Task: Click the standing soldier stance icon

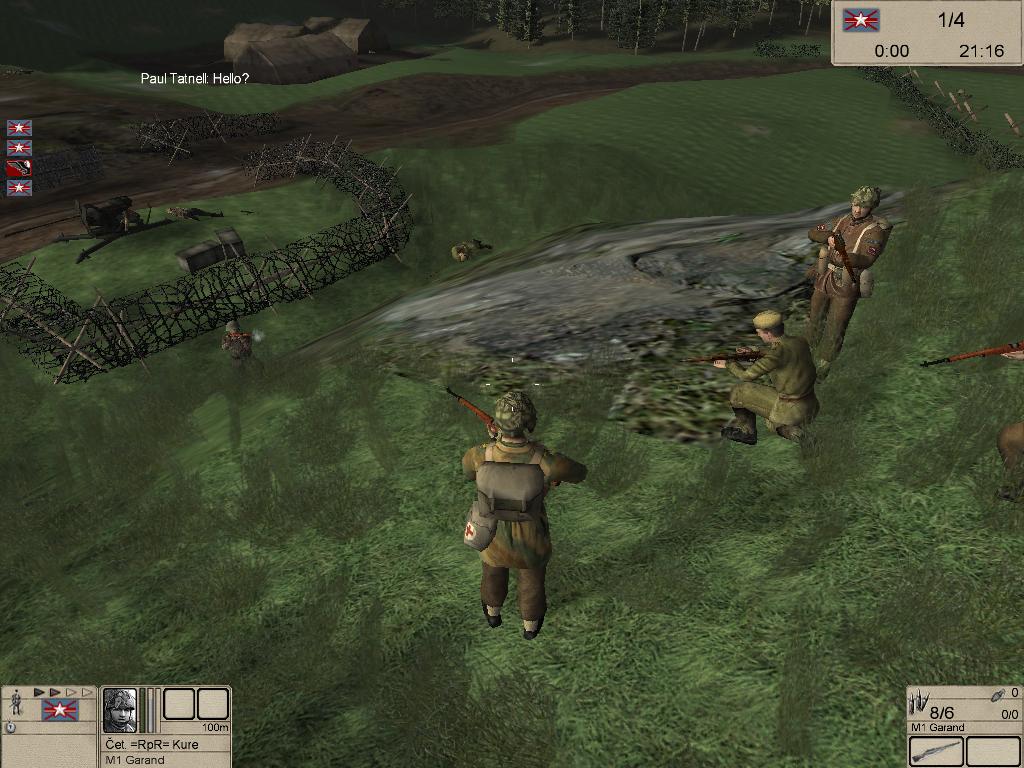Action: tap(16, 703)
